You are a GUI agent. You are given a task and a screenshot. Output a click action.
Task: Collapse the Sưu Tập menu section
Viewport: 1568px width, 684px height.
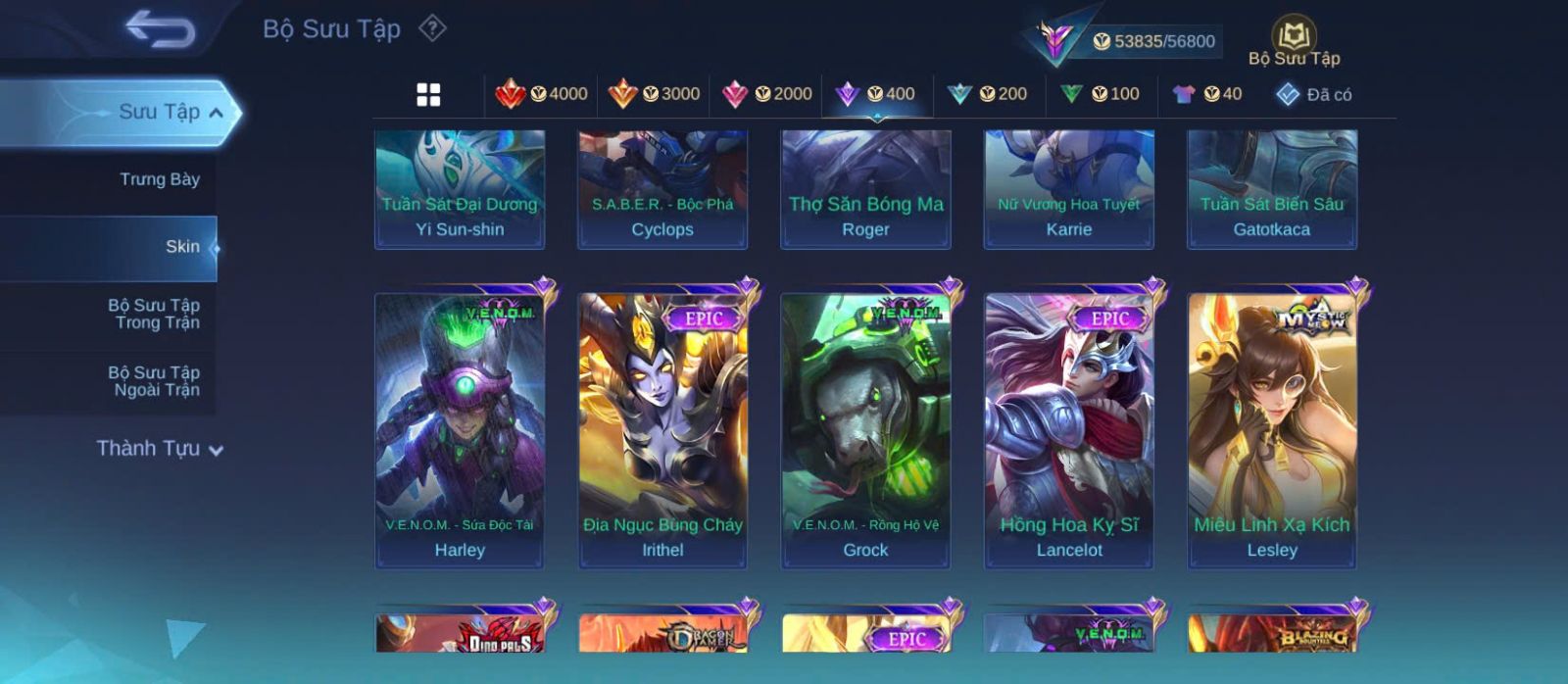(217, 113)
